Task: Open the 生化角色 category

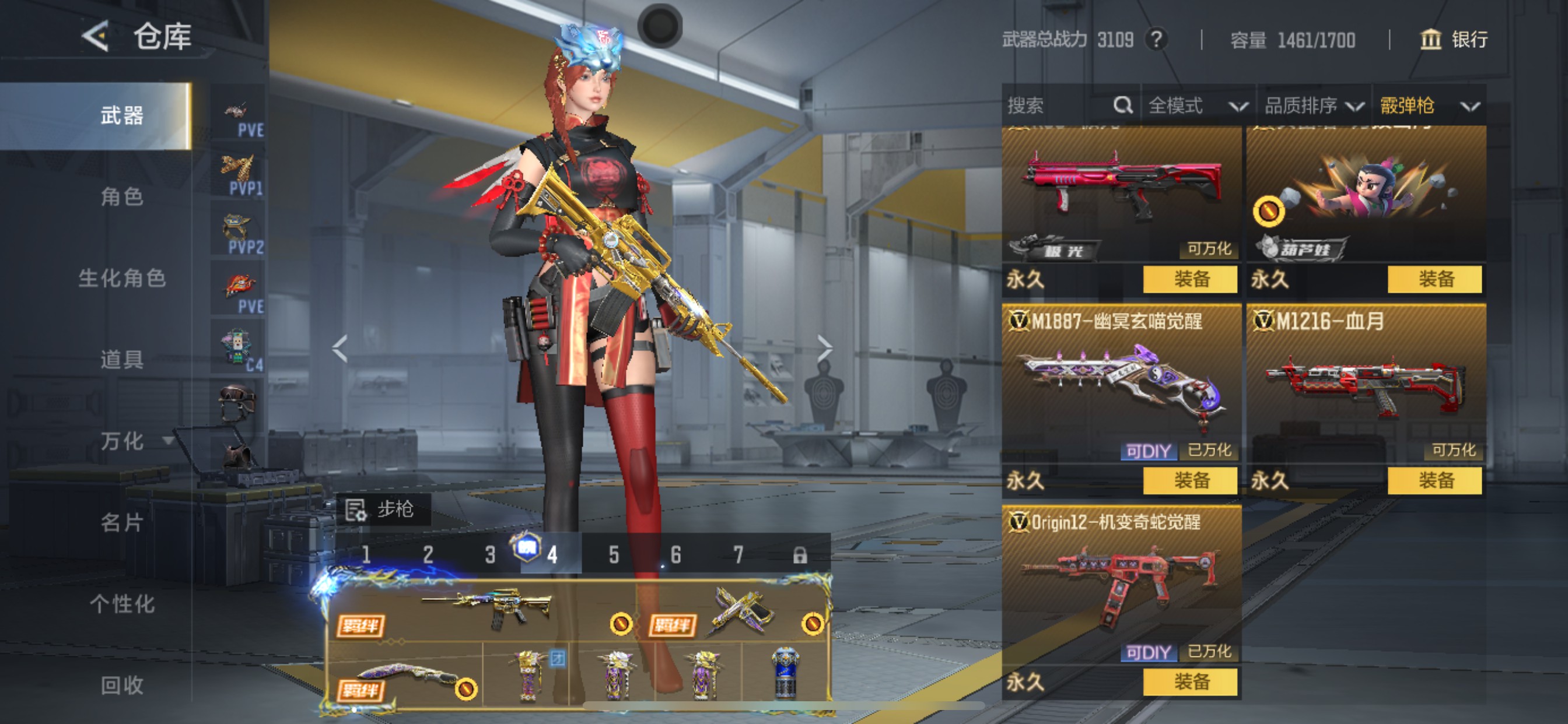Action: tap(122, 278)
